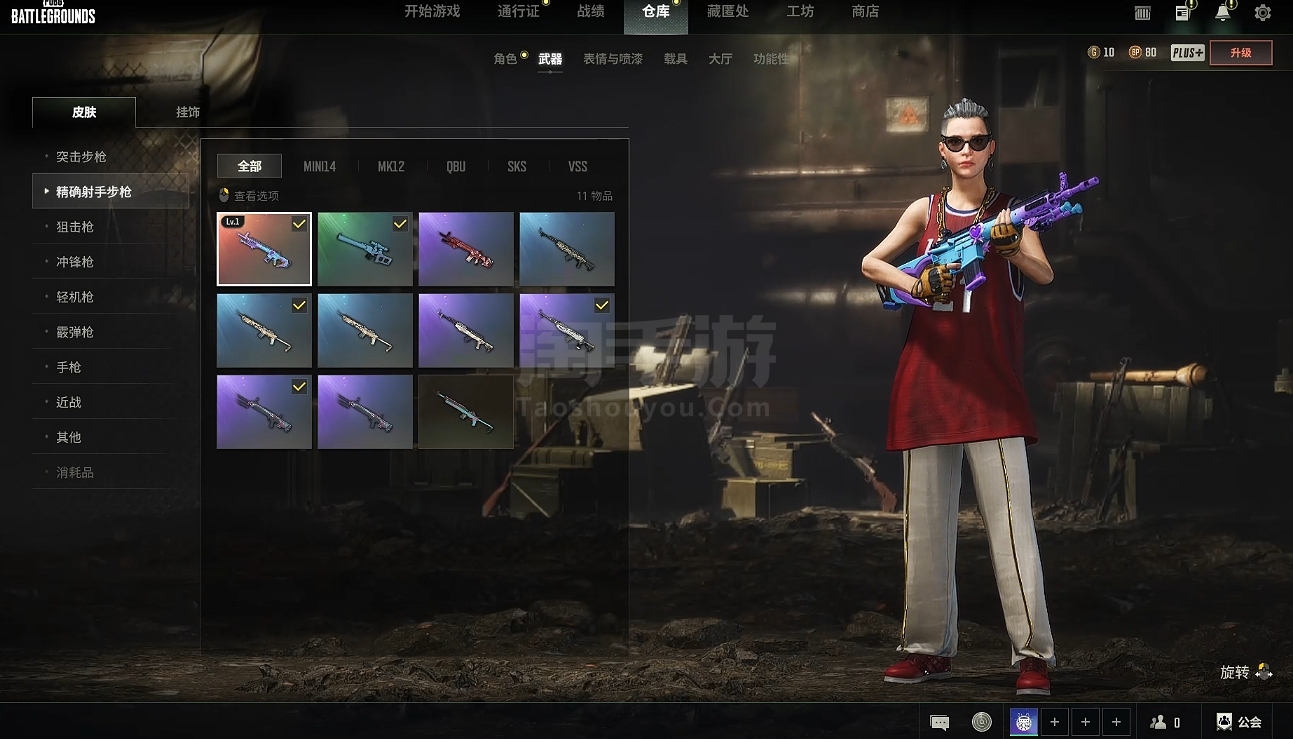The height and width of the screenshot is (739, 1293).
Task: Choose the 突击步枪 weapon category
Action: [x=81, y=157]
